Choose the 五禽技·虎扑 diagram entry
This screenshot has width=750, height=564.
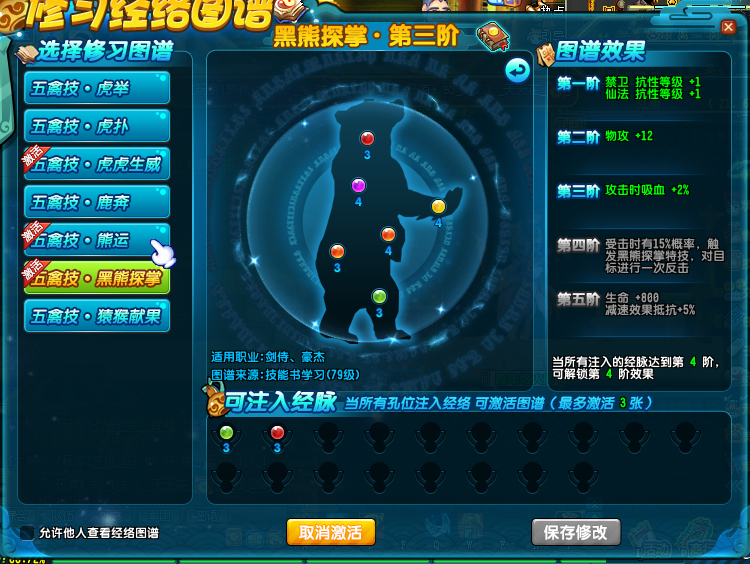coord(97,126)
